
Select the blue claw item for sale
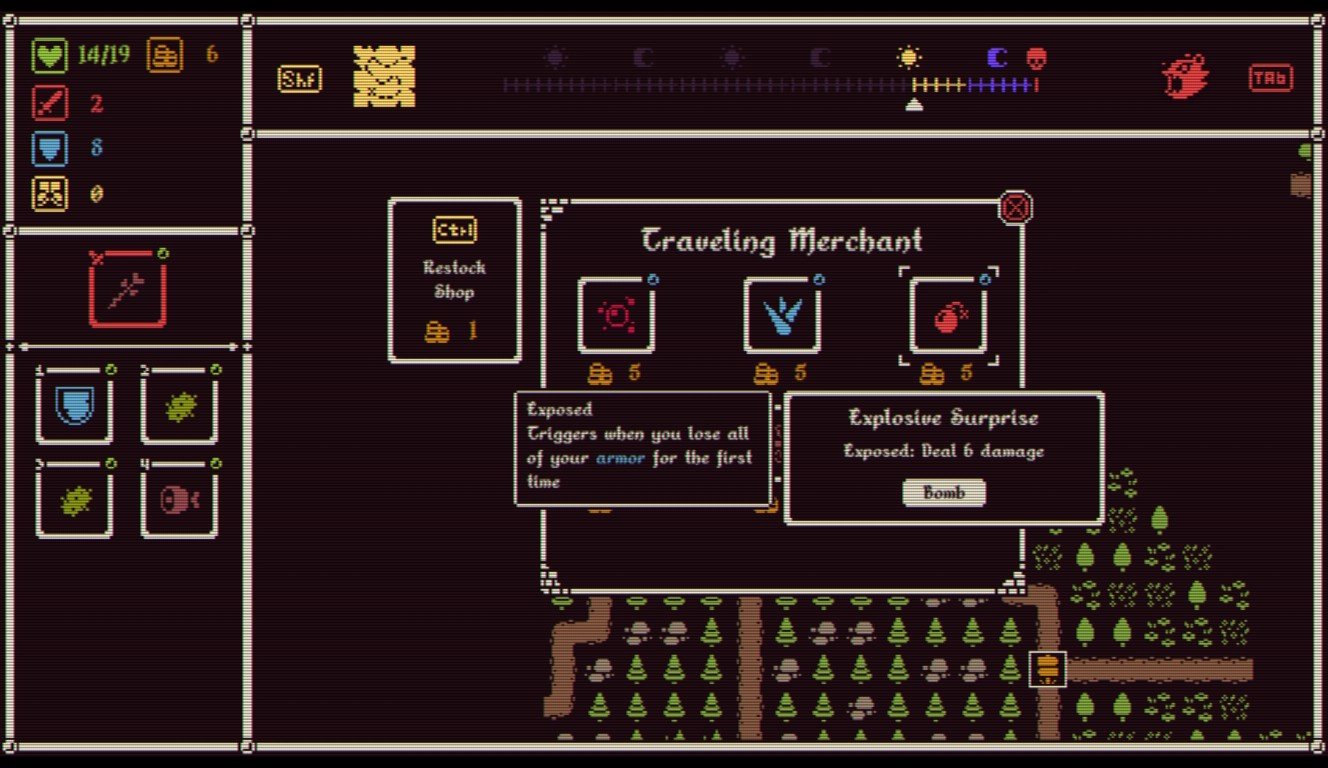(x=782, y=313)
